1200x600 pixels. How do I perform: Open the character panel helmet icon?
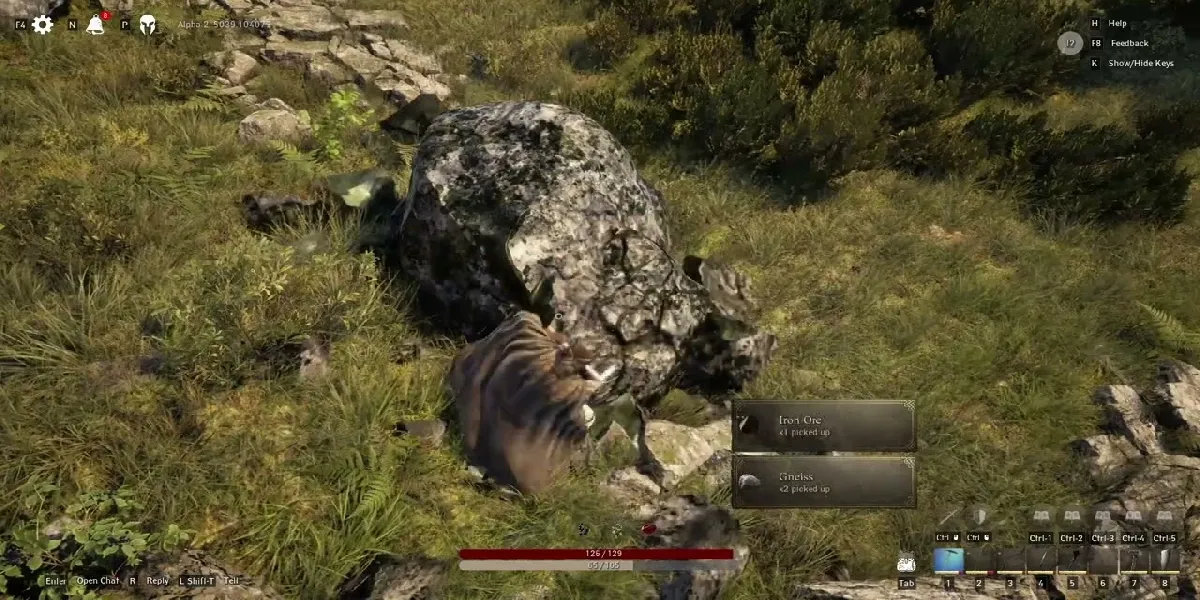click(x=147, y=25)
